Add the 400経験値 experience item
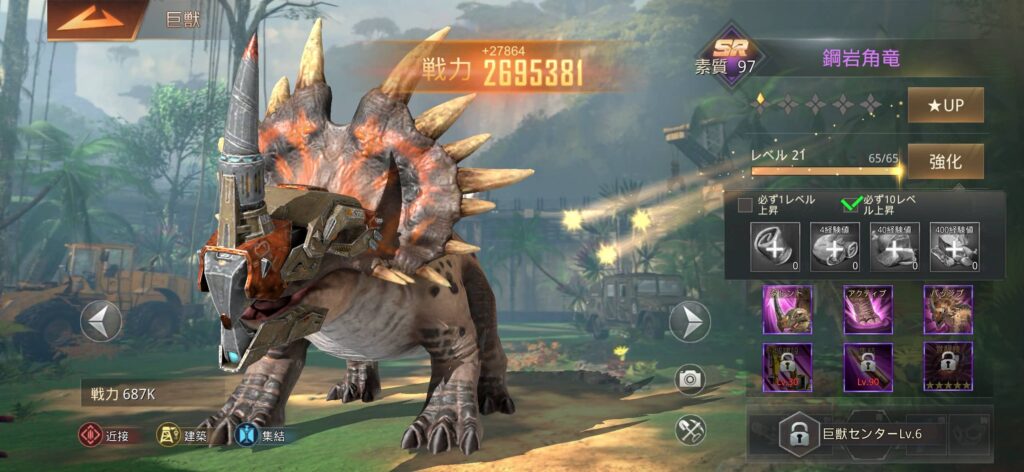Screen dimensions: 1024x472 point(953,247)
